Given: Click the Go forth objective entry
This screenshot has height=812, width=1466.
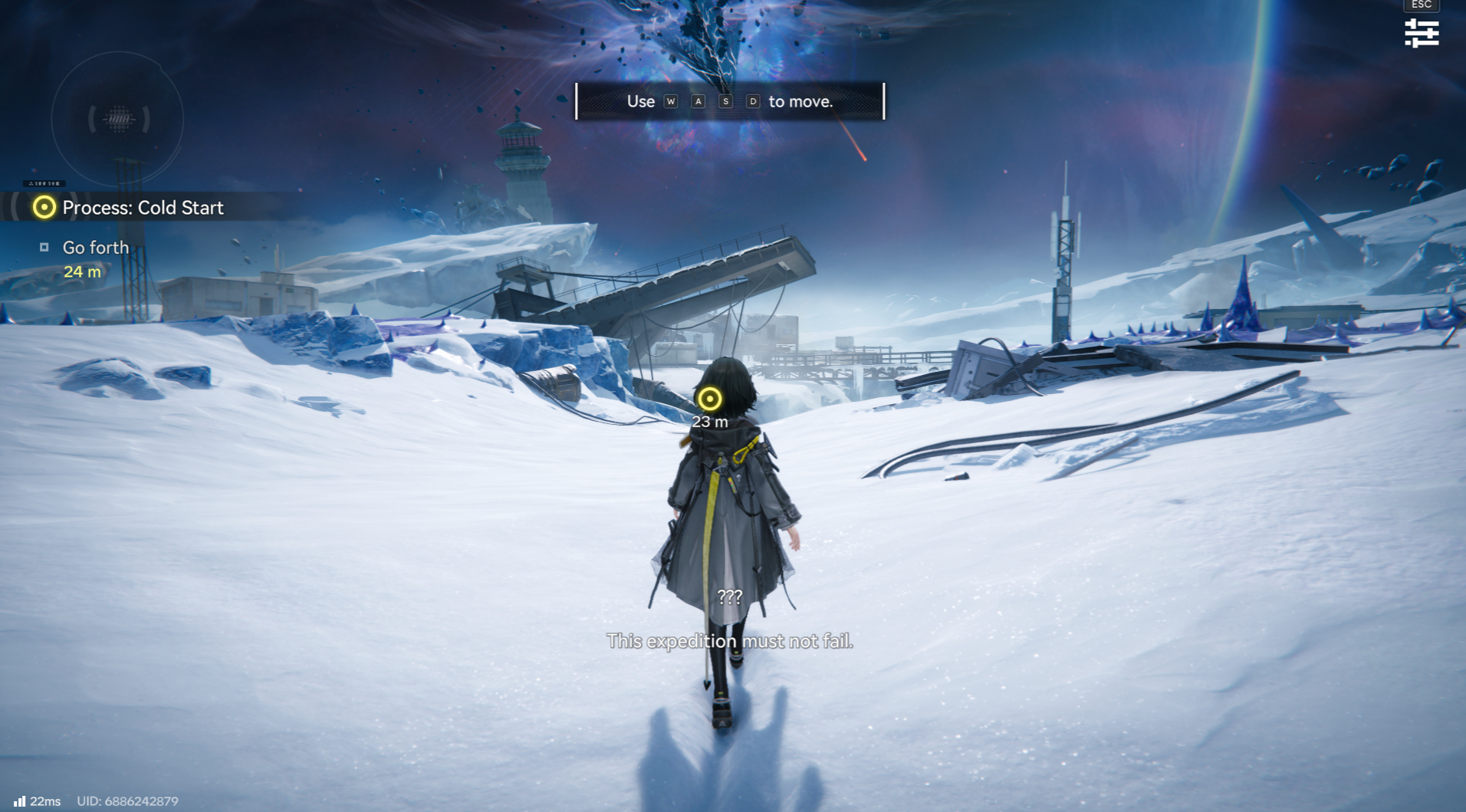Looking at the screenshot, I should 95,248.
